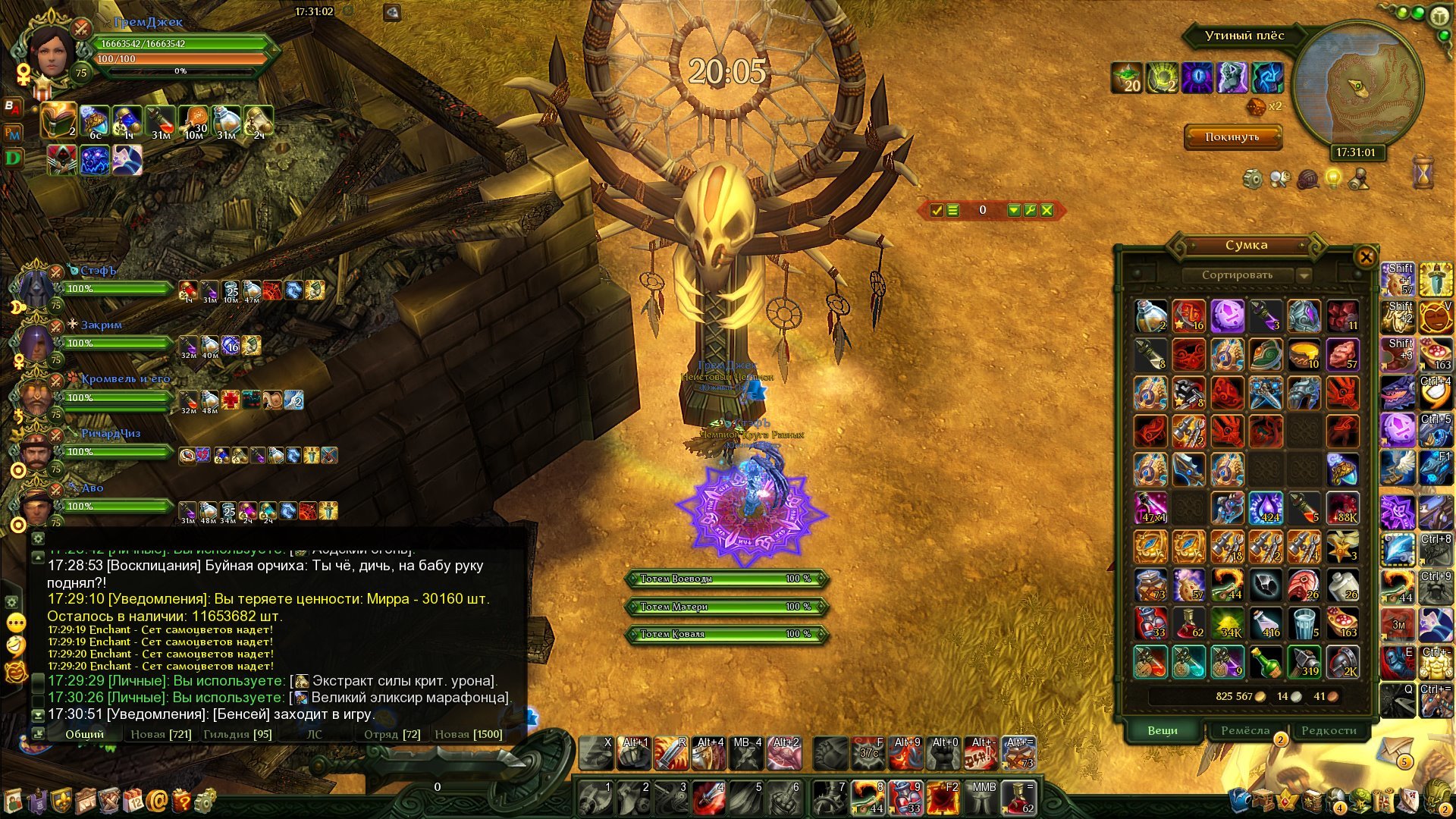
Task: Sort the bag with Сортировать
Action: click(x=1237, y=275)
